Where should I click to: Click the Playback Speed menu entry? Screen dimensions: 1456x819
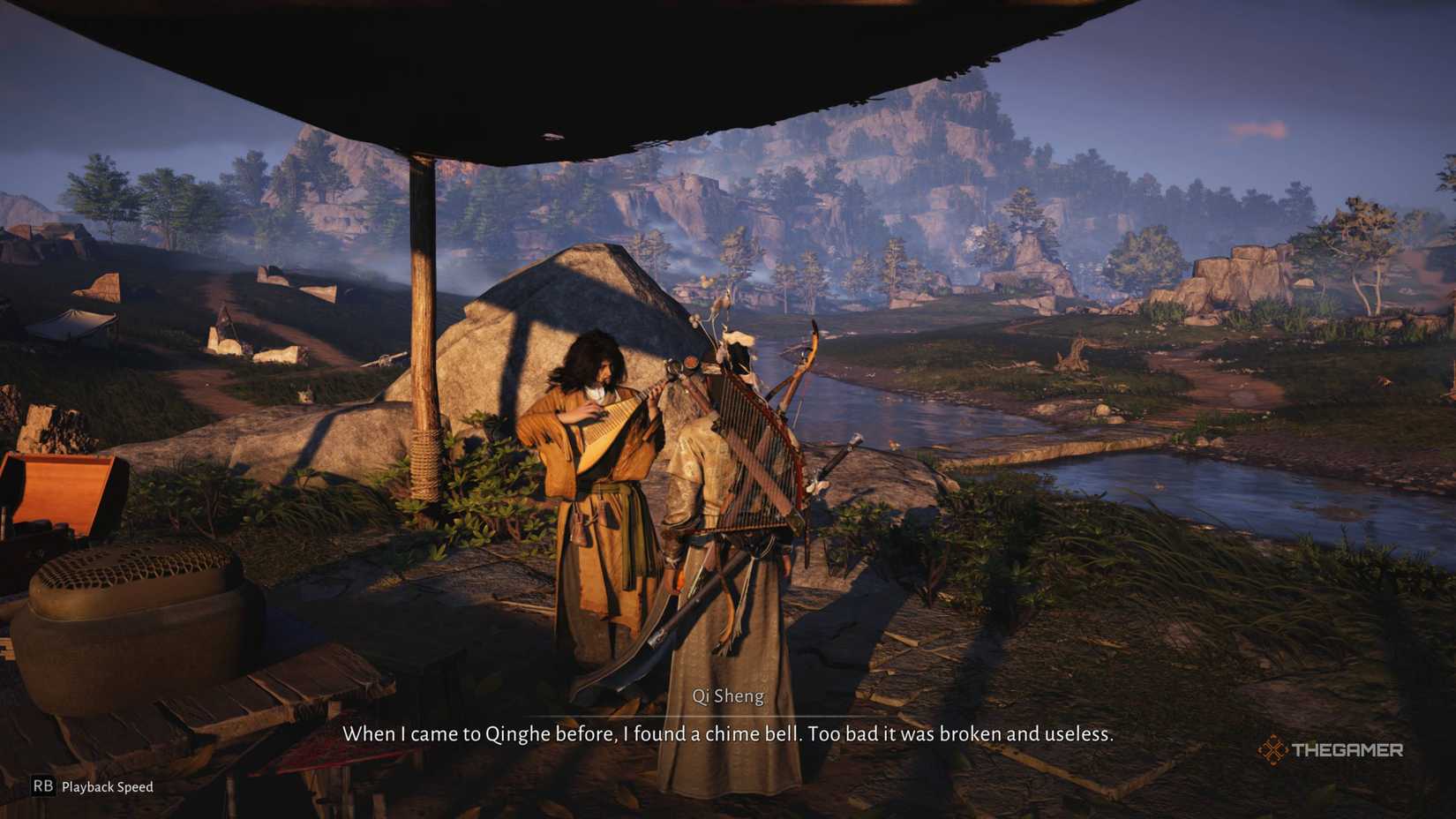pos(106,785)
